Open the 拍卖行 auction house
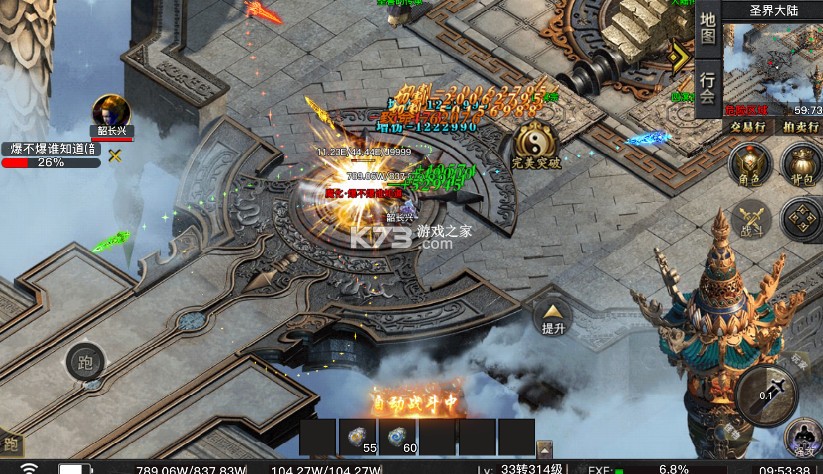Image resolution: width=823 pixels, height=474 pixels. 799,126
